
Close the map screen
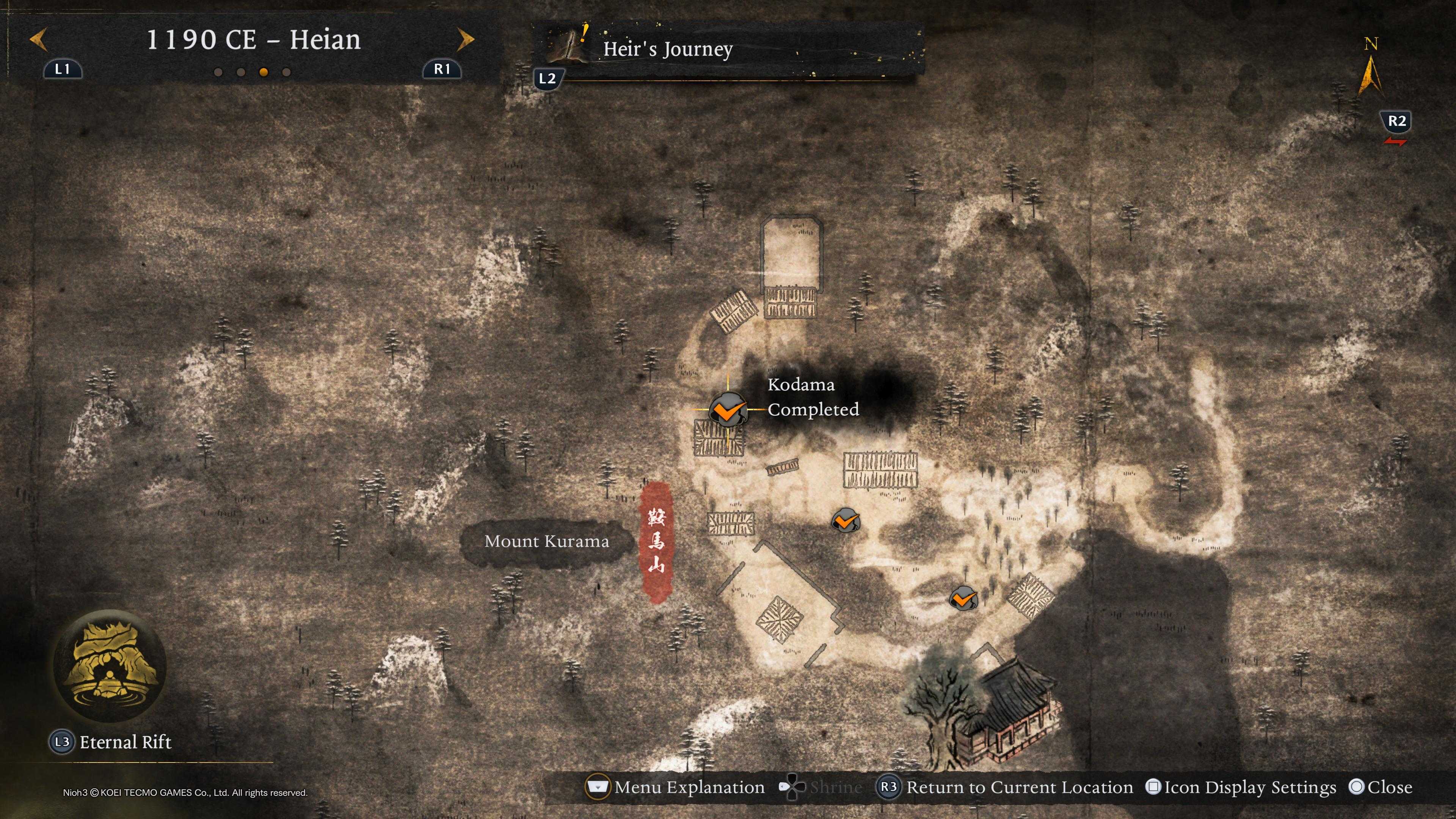point(1389,788)
